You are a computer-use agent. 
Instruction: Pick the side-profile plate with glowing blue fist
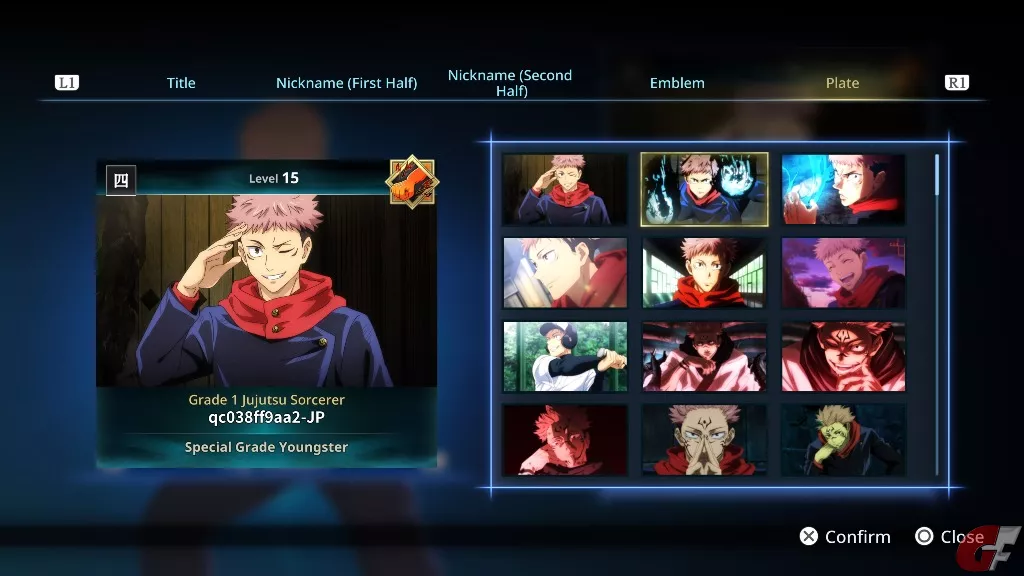pyautogui.click(x=843, y=189)
